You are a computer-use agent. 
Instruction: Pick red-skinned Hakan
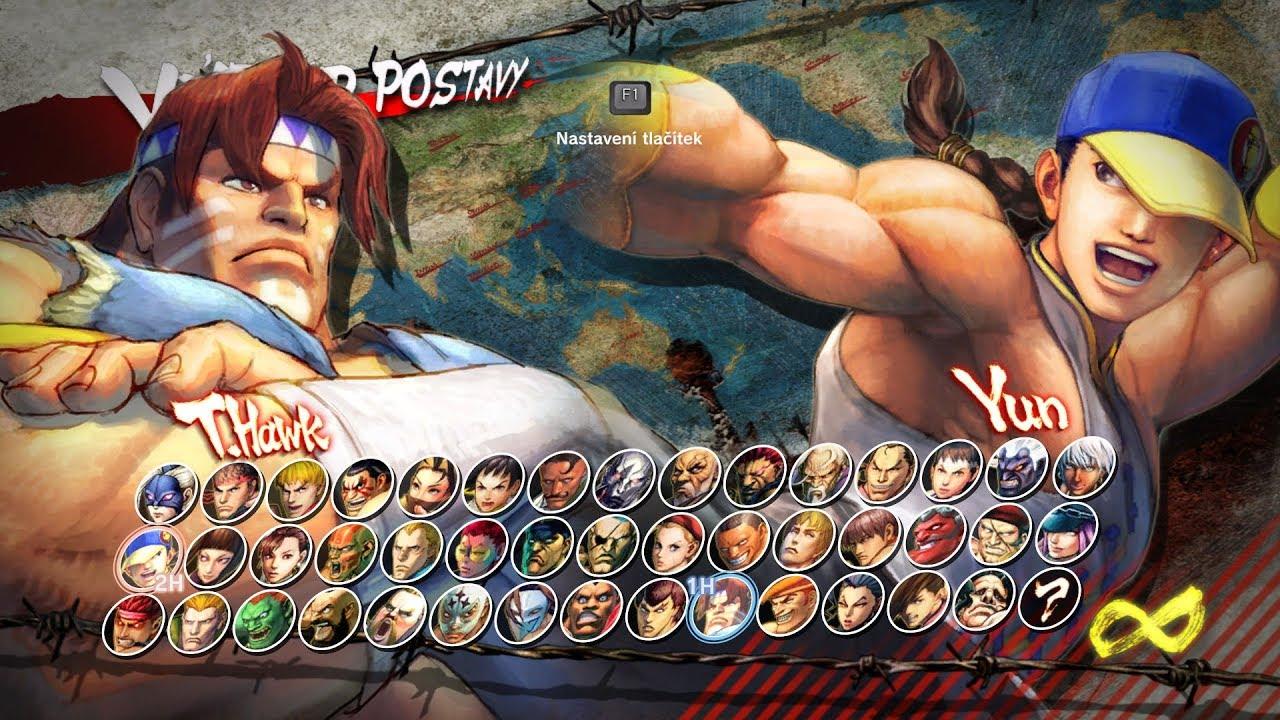tap(936, 534)
